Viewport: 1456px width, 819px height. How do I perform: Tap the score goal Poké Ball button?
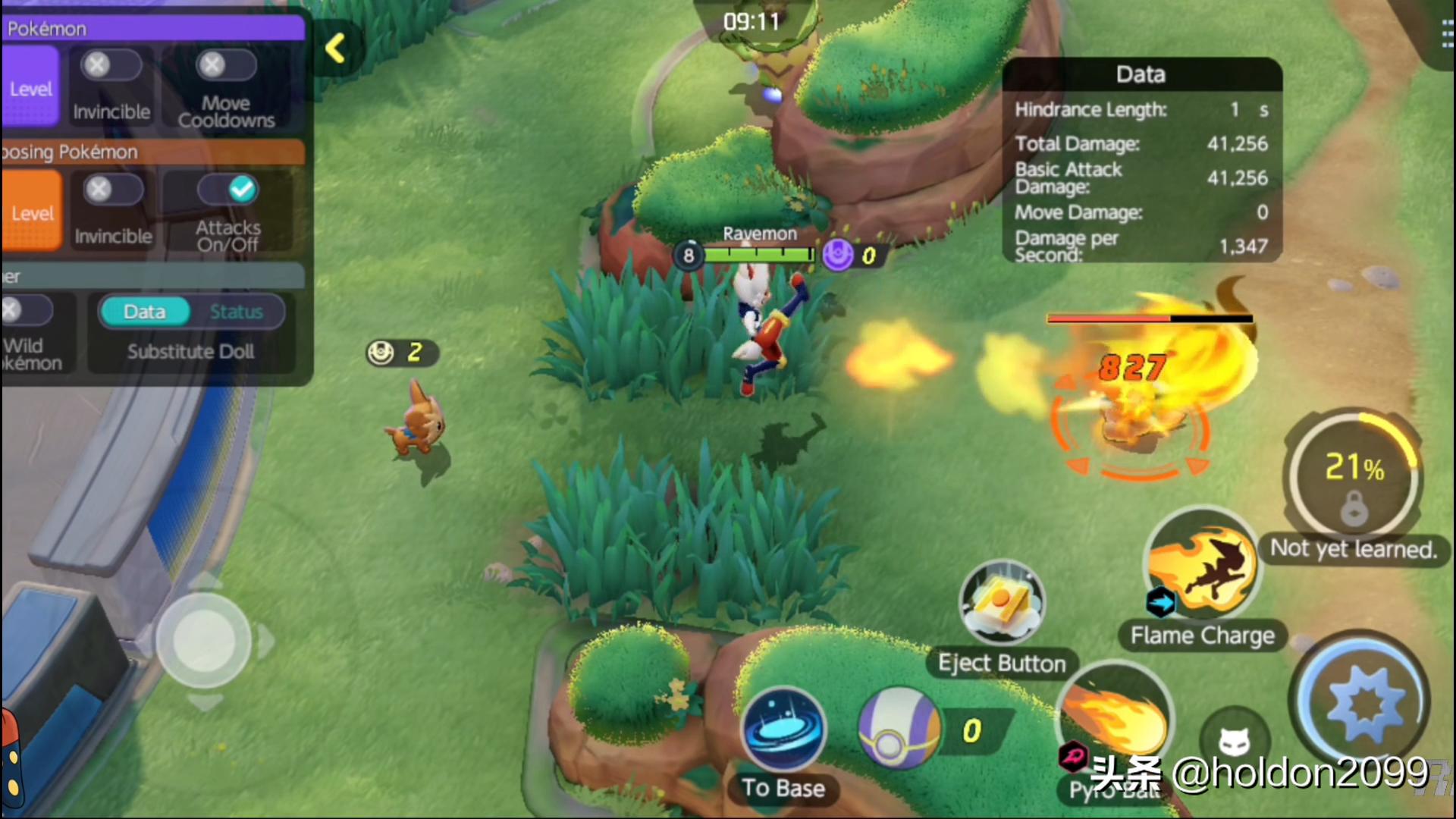(x=899, y=730)
